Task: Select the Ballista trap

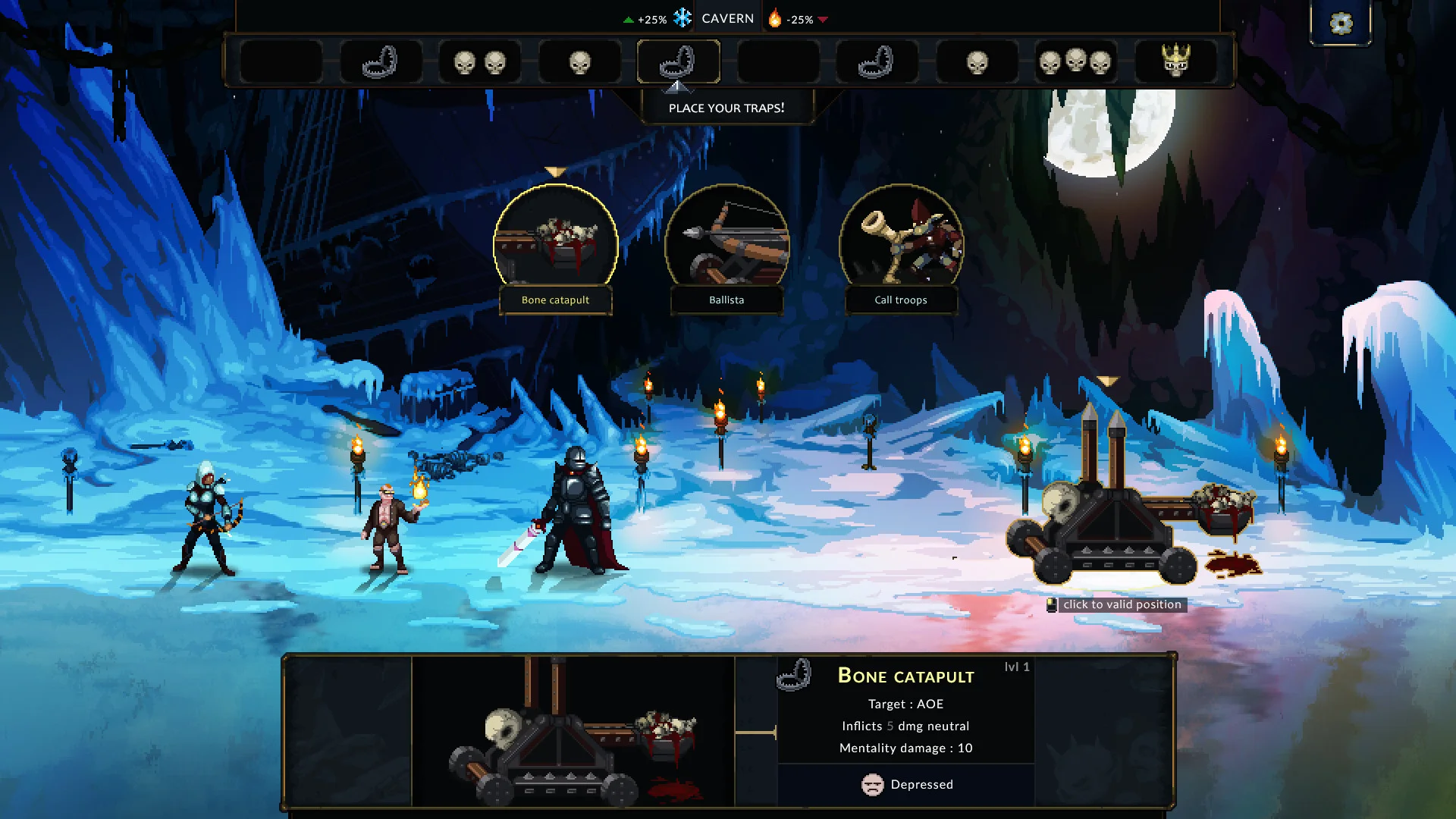Action: point(726,243)
